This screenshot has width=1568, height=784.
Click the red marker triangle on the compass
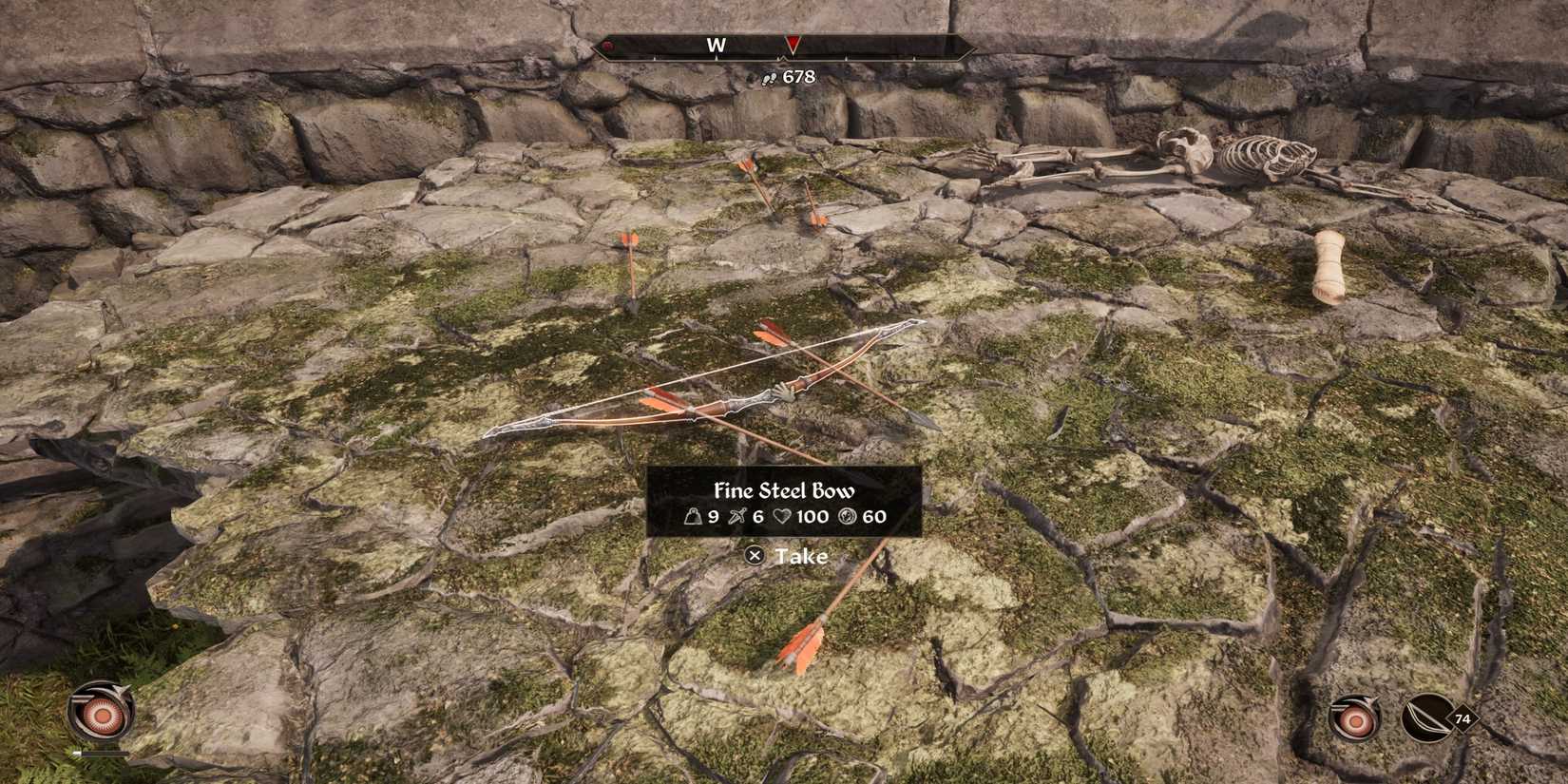(x=792, y=44)
